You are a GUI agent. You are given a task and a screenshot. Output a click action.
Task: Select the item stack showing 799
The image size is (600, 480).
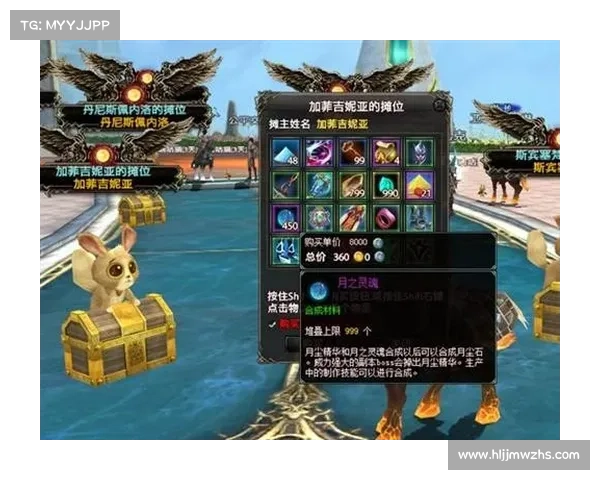(352, 185)
